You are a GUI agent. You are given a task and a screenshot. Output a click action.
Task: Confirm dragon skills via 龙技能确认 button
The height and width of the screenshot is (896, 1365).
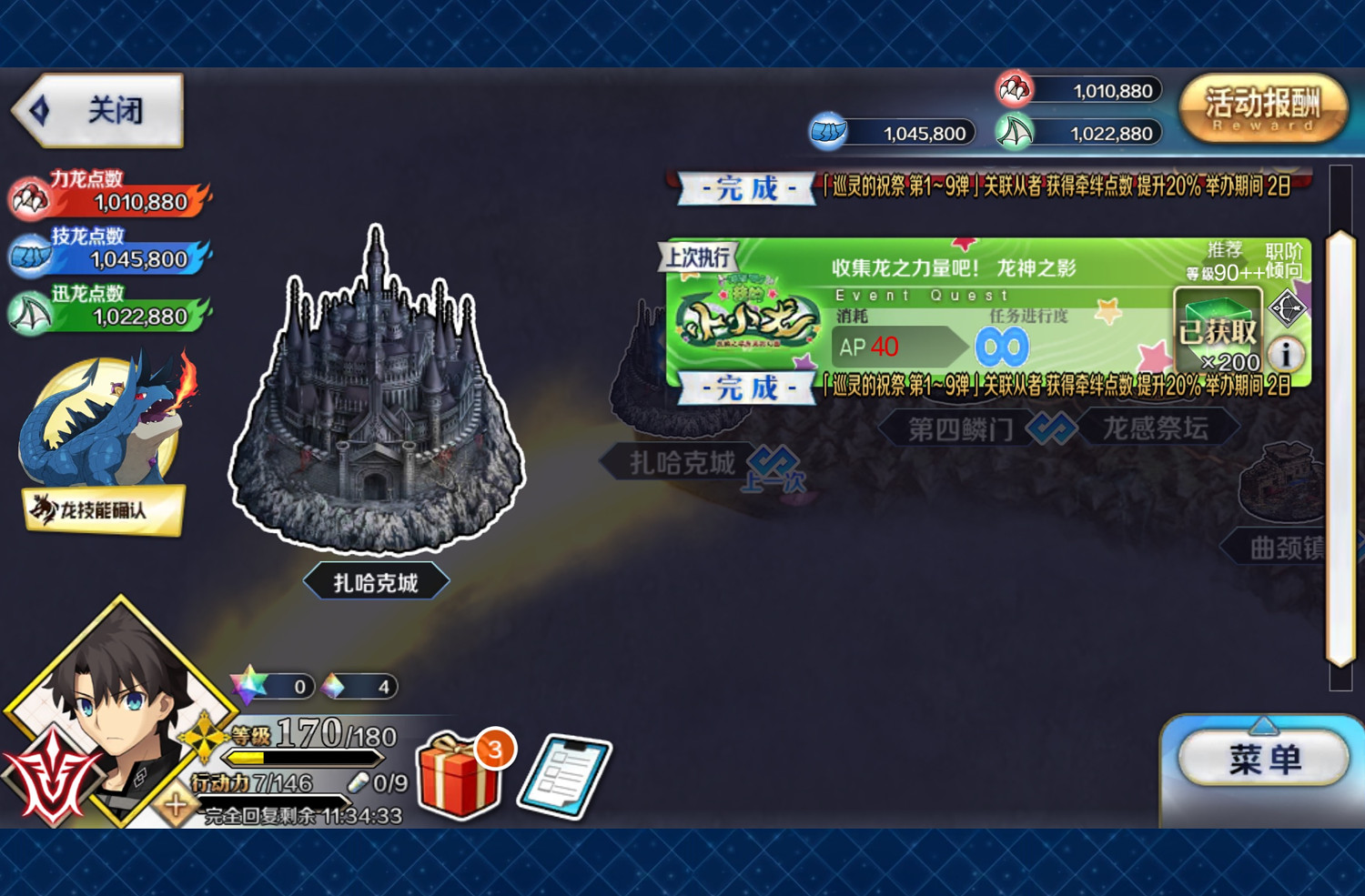(x=104, y=509)
